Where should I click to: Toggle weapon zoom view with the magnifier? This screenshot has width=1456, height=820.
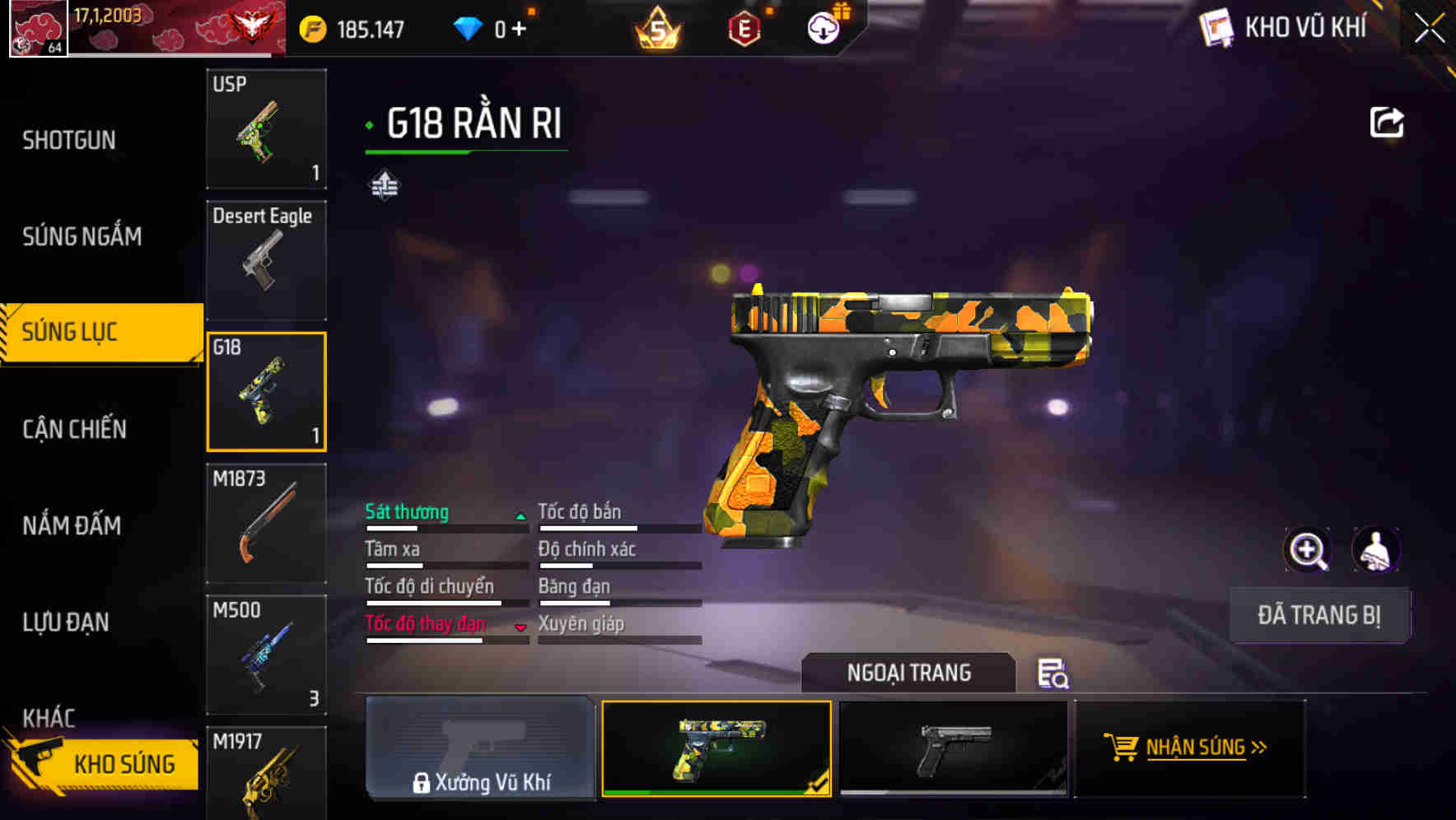point(1308,550)
